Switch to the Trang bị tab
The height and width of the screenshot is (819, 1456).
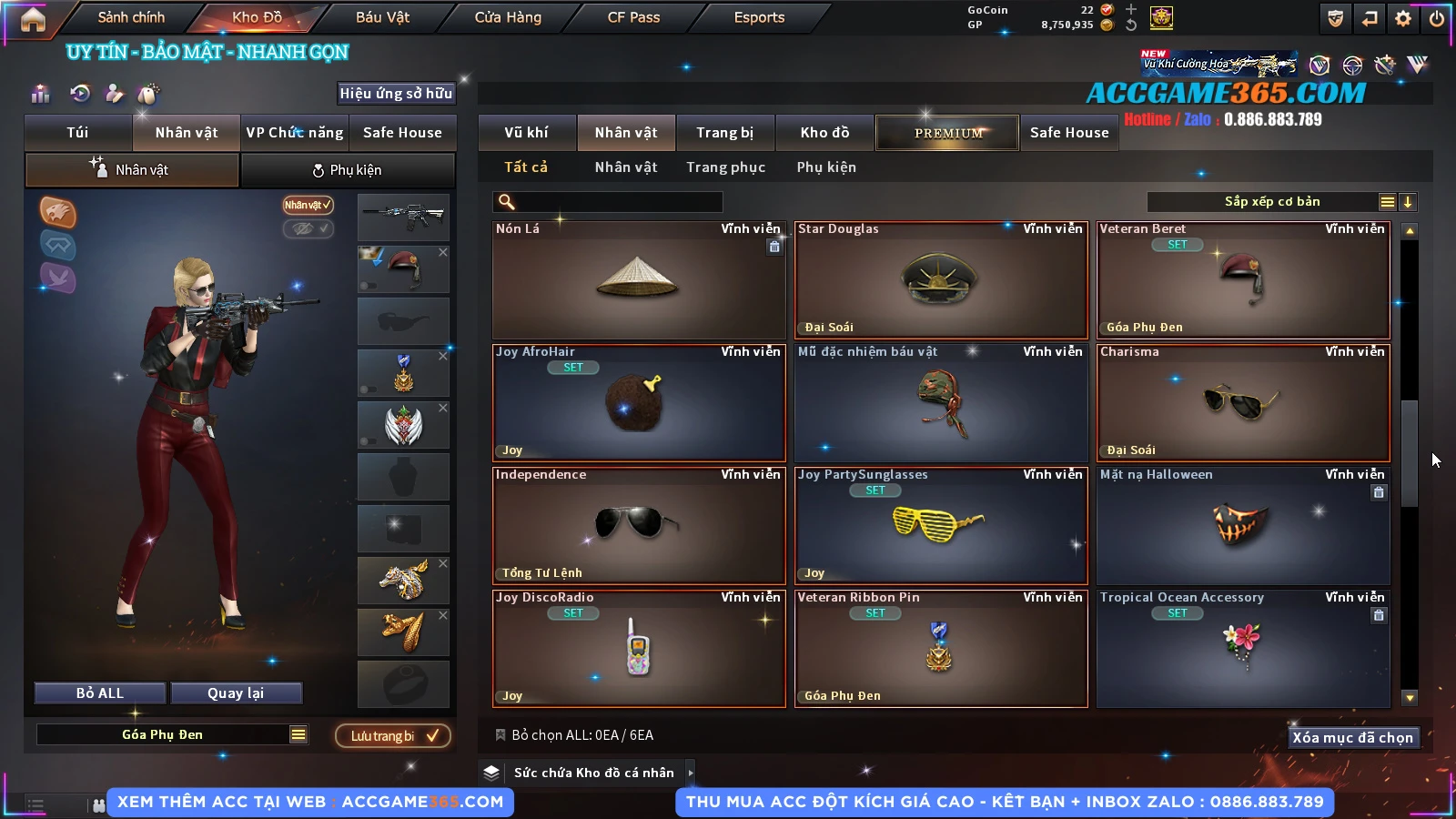[x=724, y=133]
